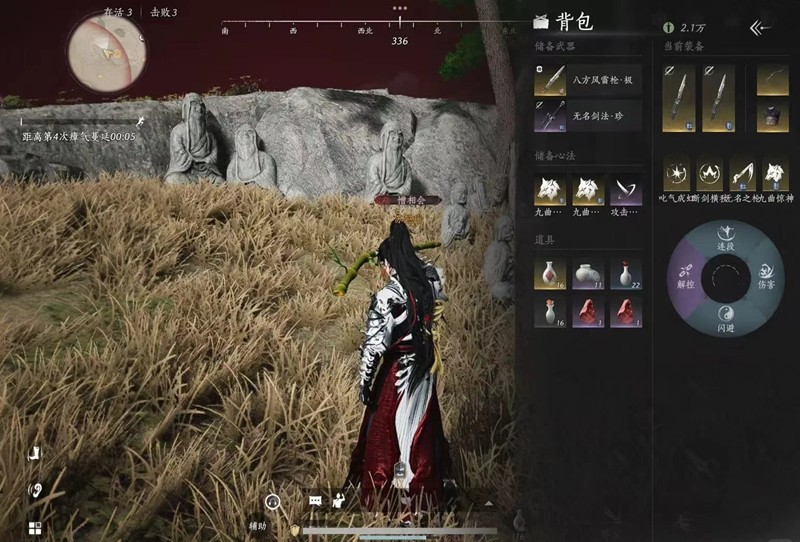Select the 闪避 segment on the wheel
This screenshot has height=542, width=800.
727,320
